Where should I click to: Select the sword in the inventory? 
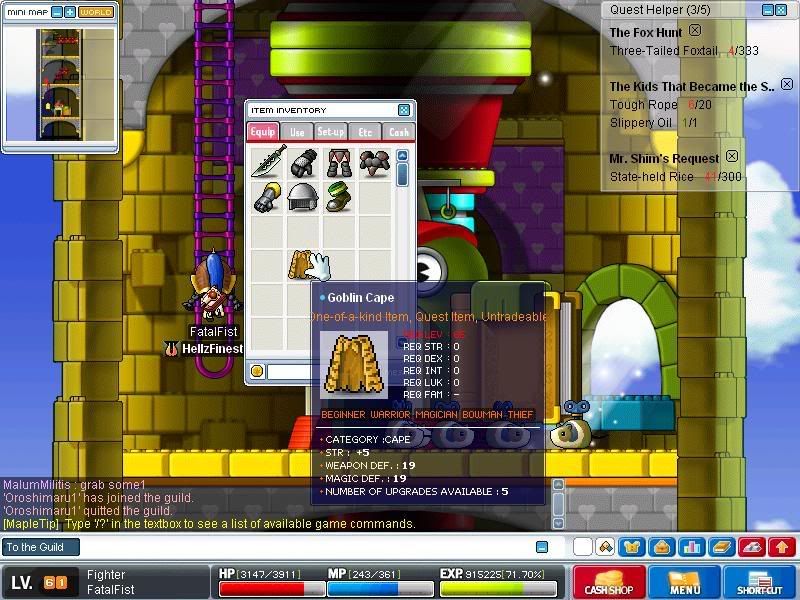click(x=268, y=163)
